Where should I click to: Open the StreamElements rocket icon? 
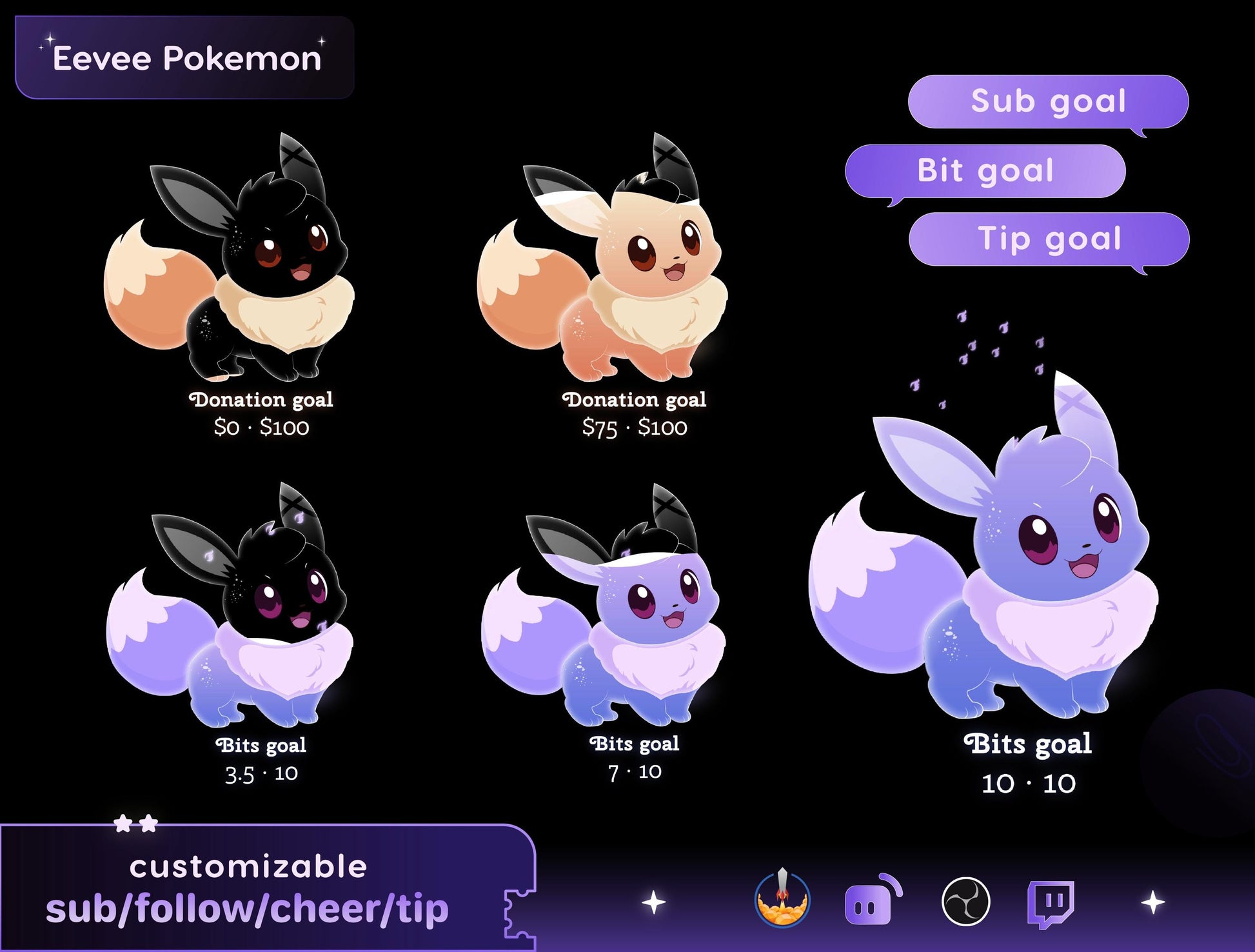pyautogui.click(x=782, y=899)
